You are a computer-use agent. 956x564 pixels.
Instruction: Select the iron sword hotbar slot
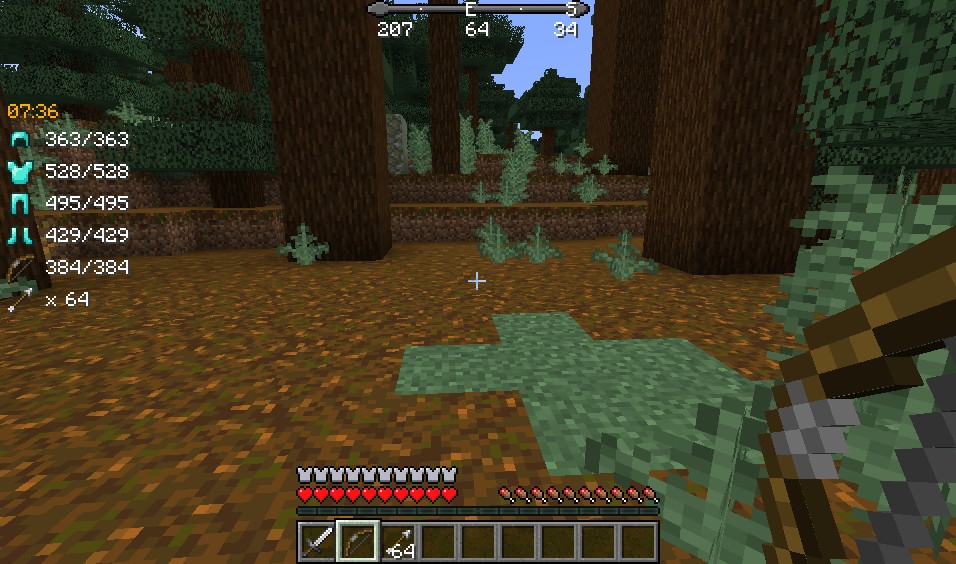[x=317, y=542]
